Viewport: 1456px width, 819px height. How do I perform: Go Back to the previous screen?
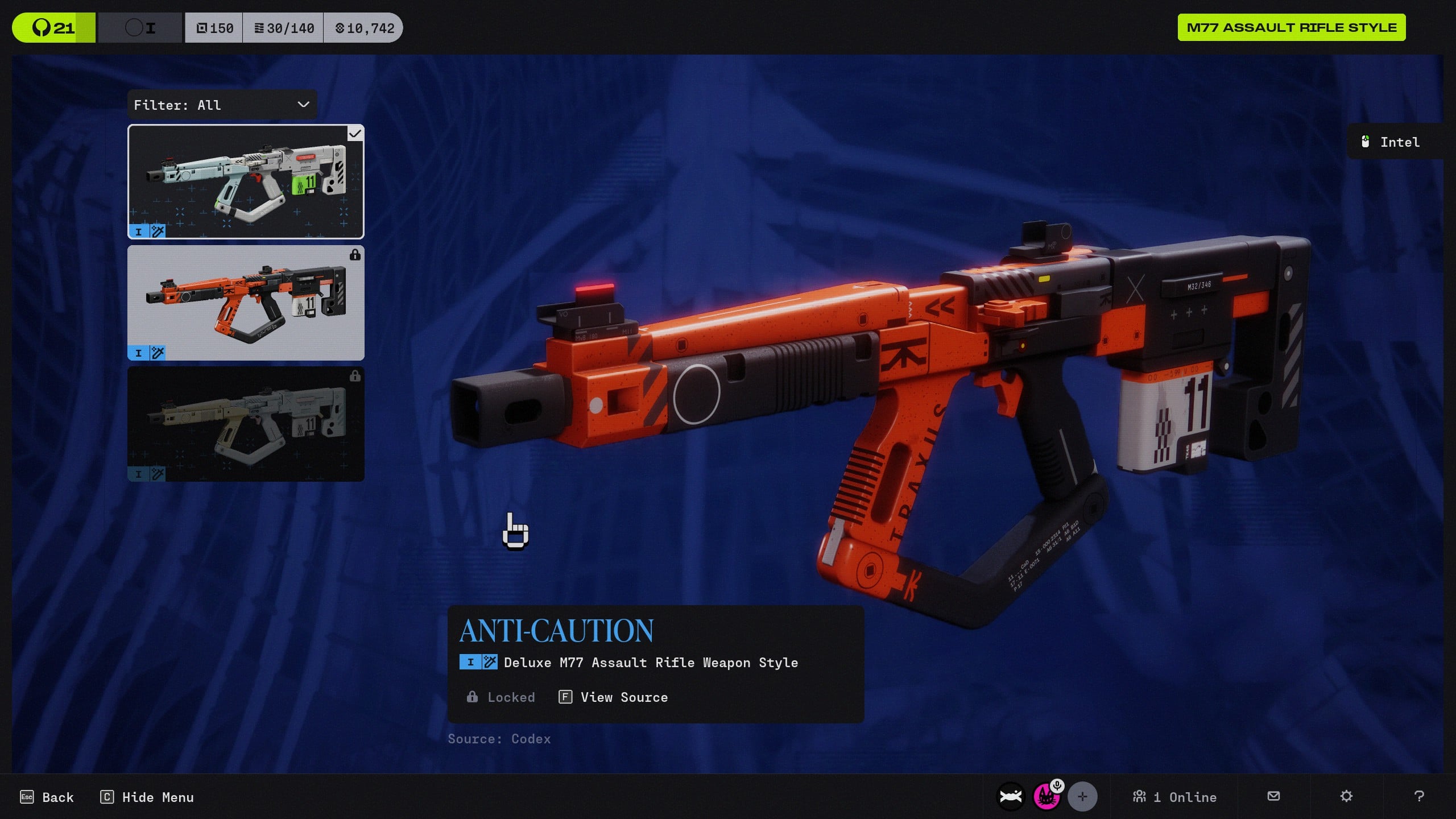pos(47,797)
